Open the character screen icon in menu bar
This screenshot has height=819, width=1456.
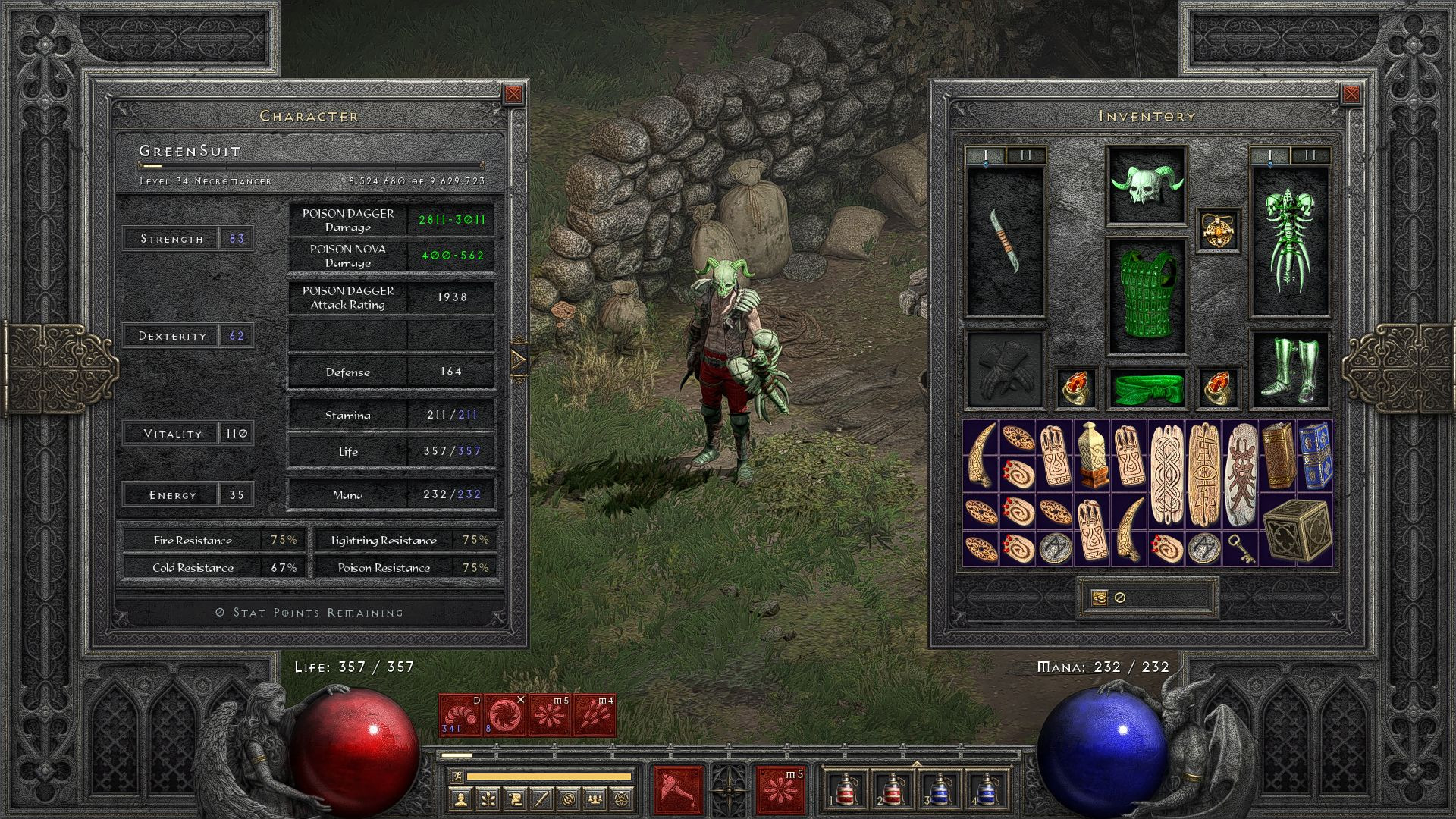click(x=461, y=800)
